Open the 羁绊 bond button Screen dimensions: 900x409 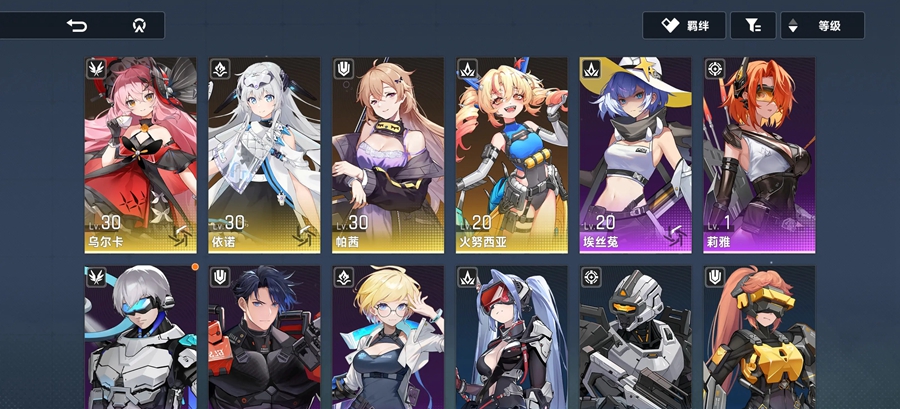683,26
